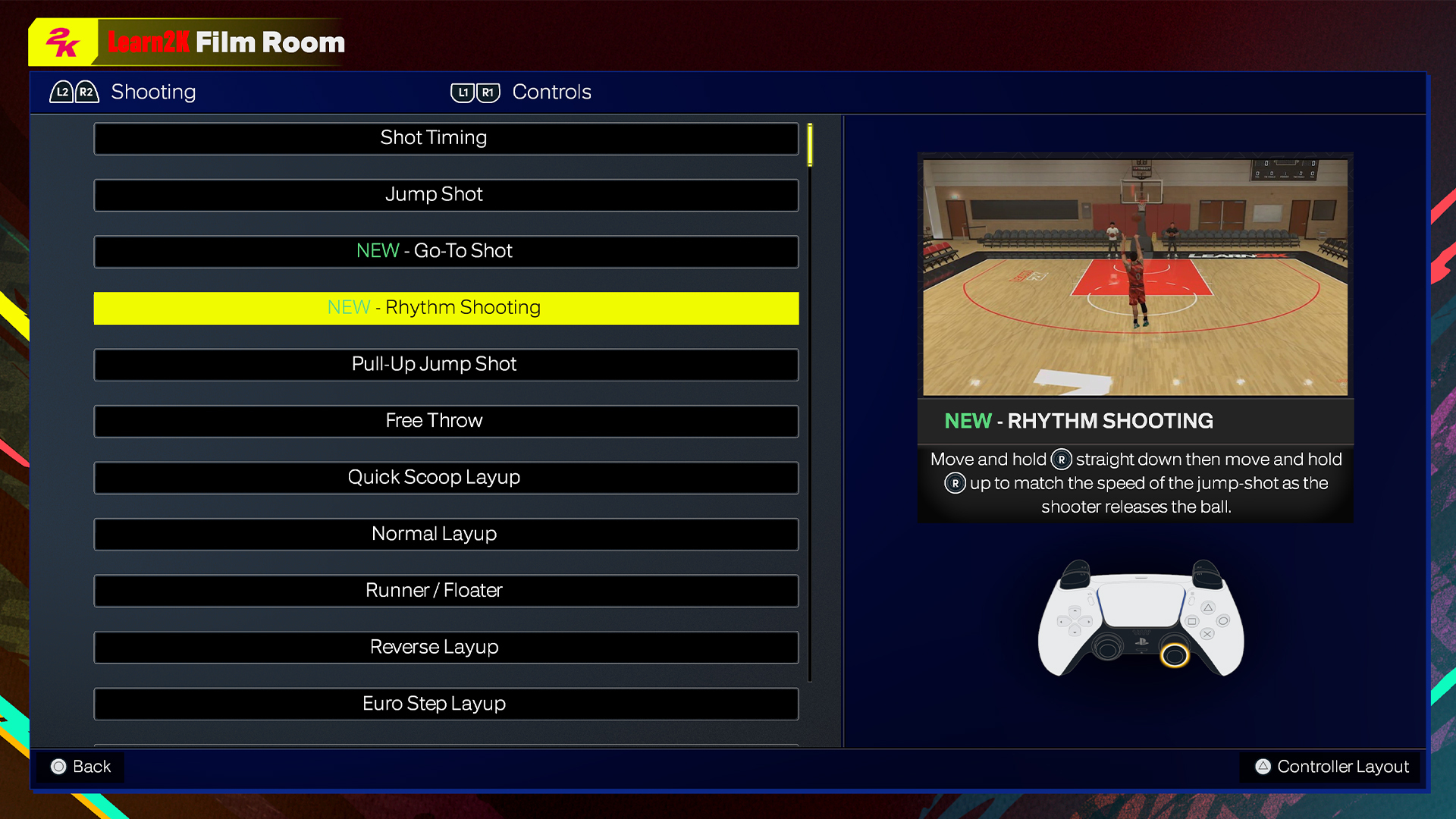Select the Shot Timing tutorial
The image size is (1456, 819).
pos(445,138)
